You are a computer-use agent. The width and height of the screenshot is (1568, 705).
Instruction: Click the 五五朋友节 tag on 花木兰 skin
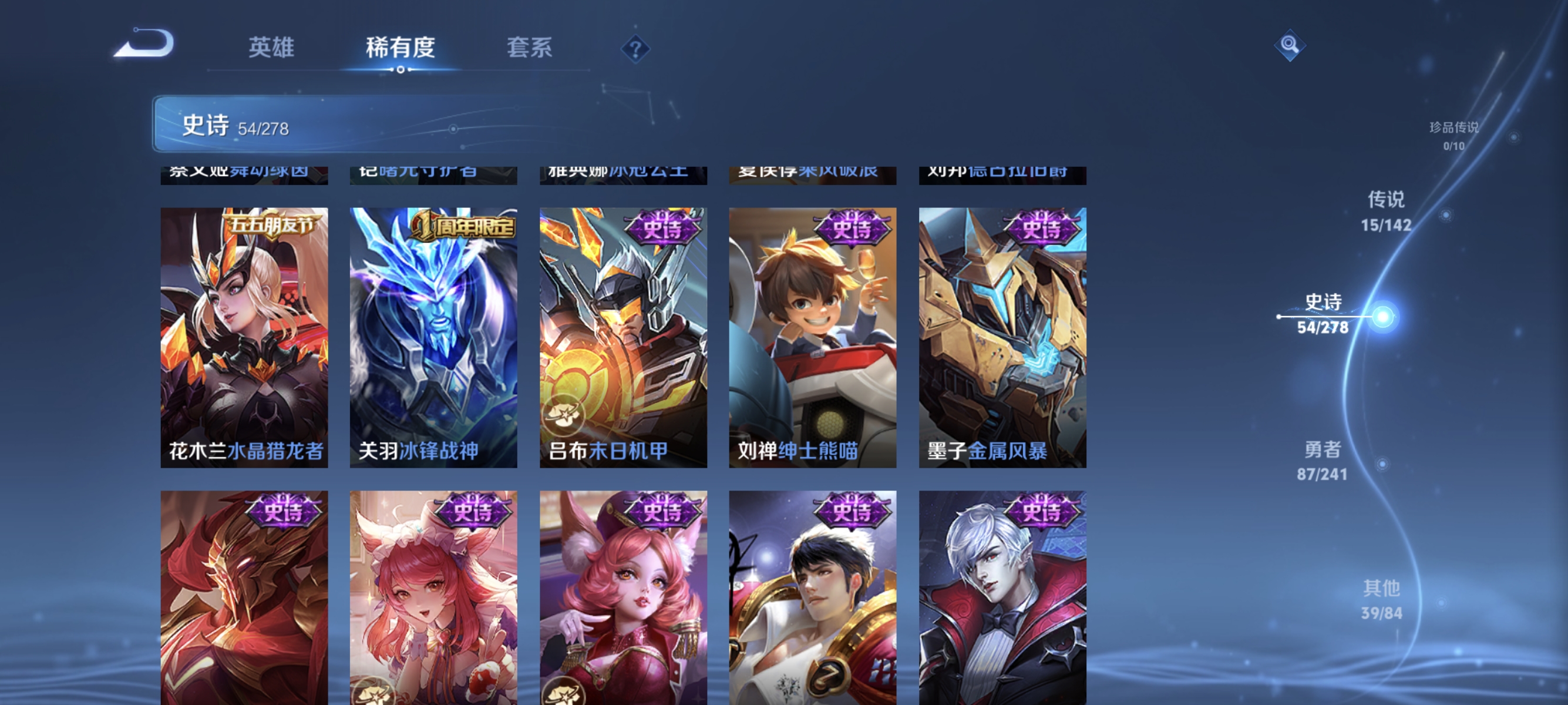point(271,225)
